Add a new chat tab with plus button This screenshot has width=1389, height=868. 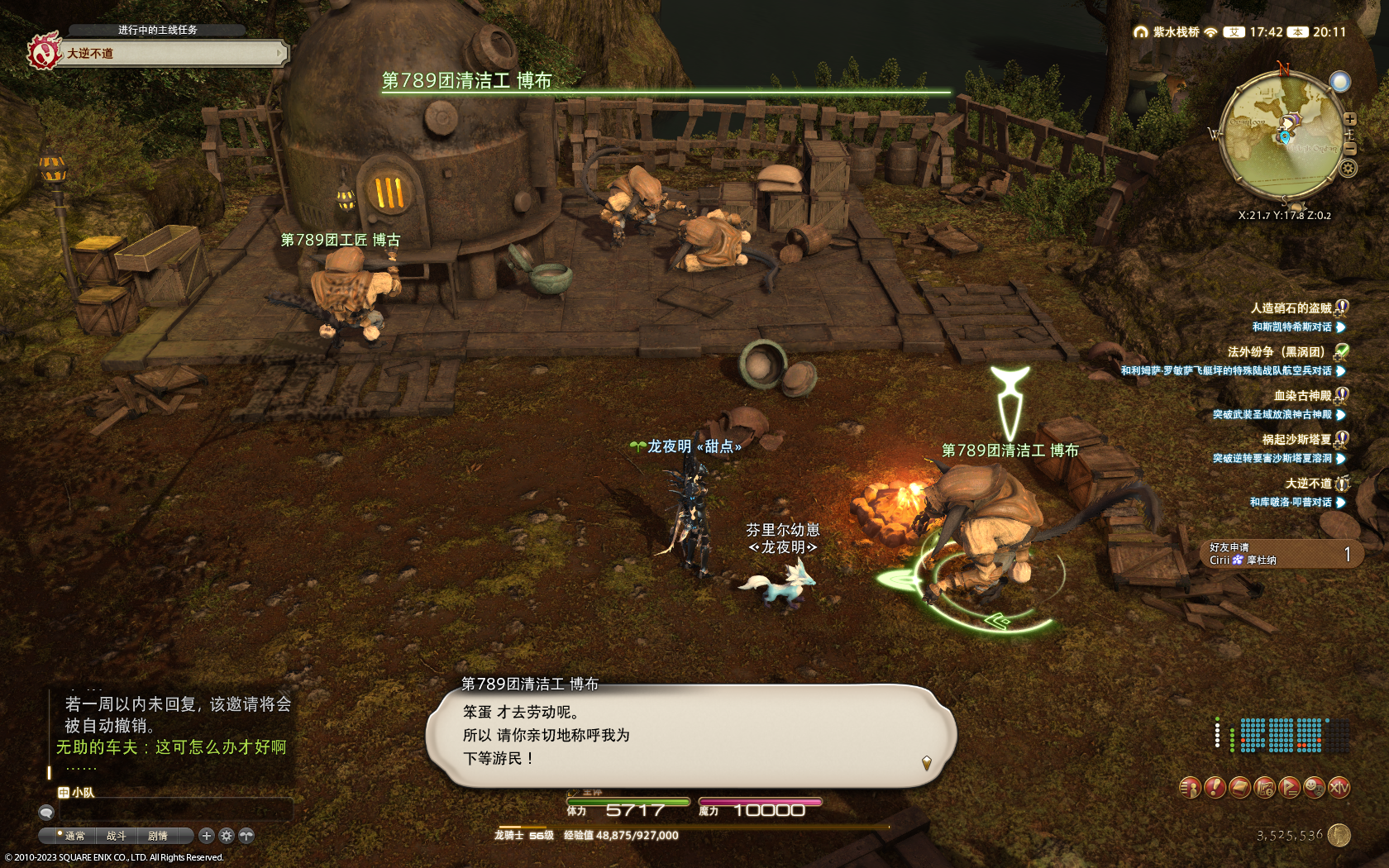pos(207,836)
